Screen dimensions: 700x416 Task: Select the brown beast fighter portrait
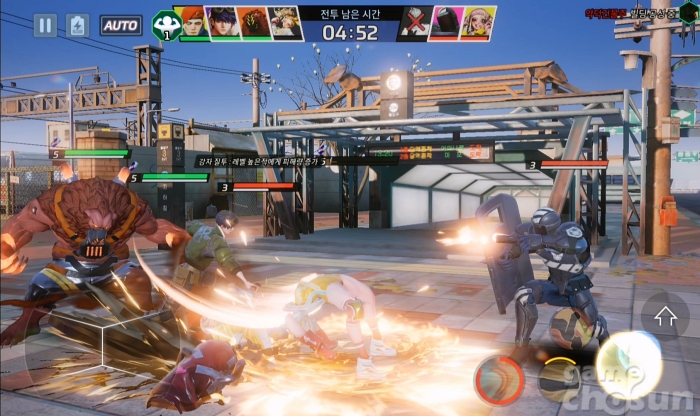253,23
